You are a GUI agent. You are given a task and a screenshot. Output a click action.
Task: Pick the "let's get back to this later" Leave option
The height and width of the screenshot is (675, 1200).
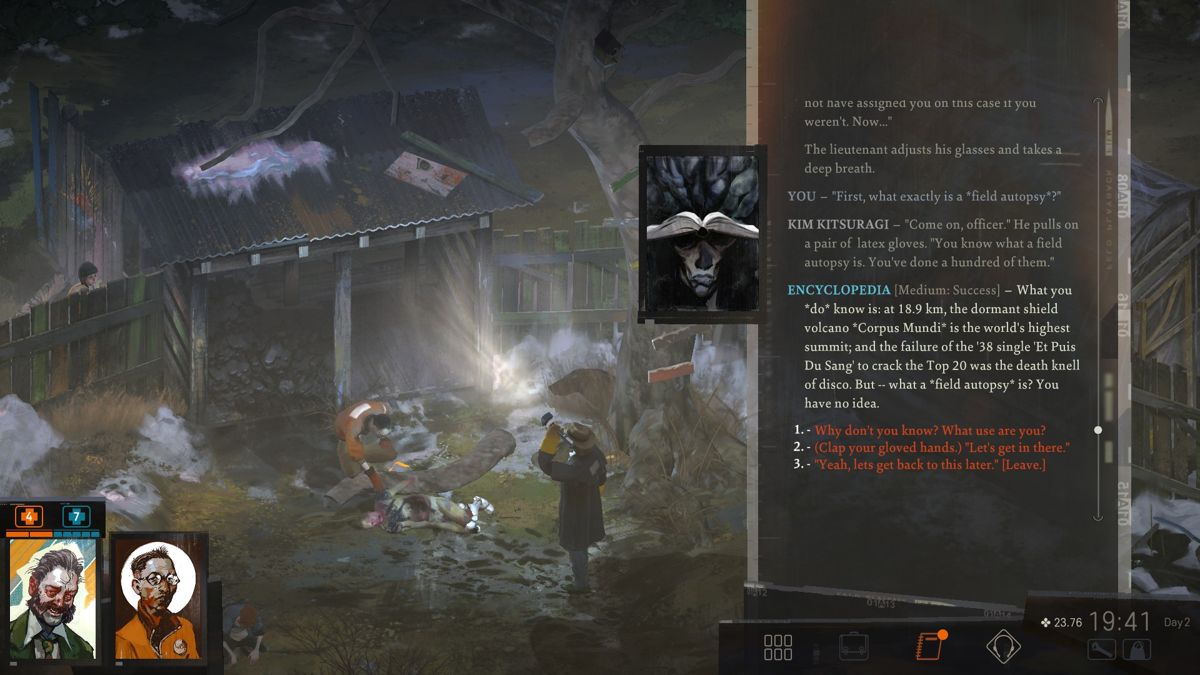point(930,464)
